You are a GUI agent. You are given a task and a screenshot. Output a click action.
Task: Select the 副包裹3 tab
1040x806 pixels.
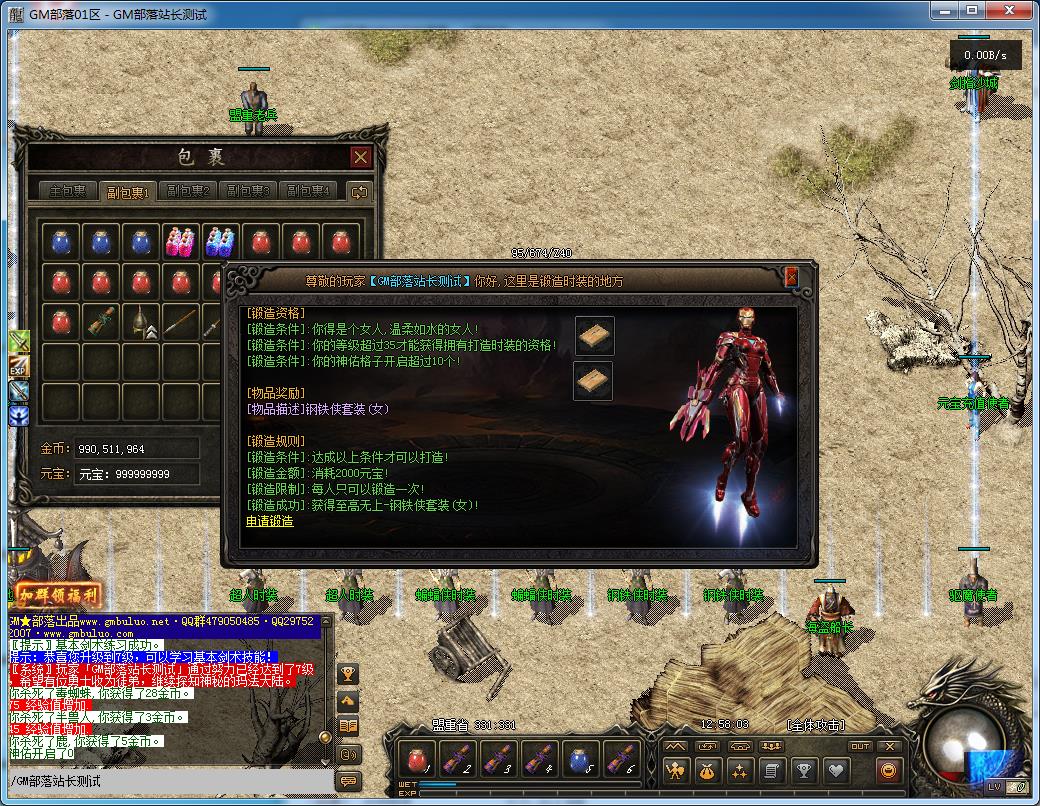tap(247, 191)
